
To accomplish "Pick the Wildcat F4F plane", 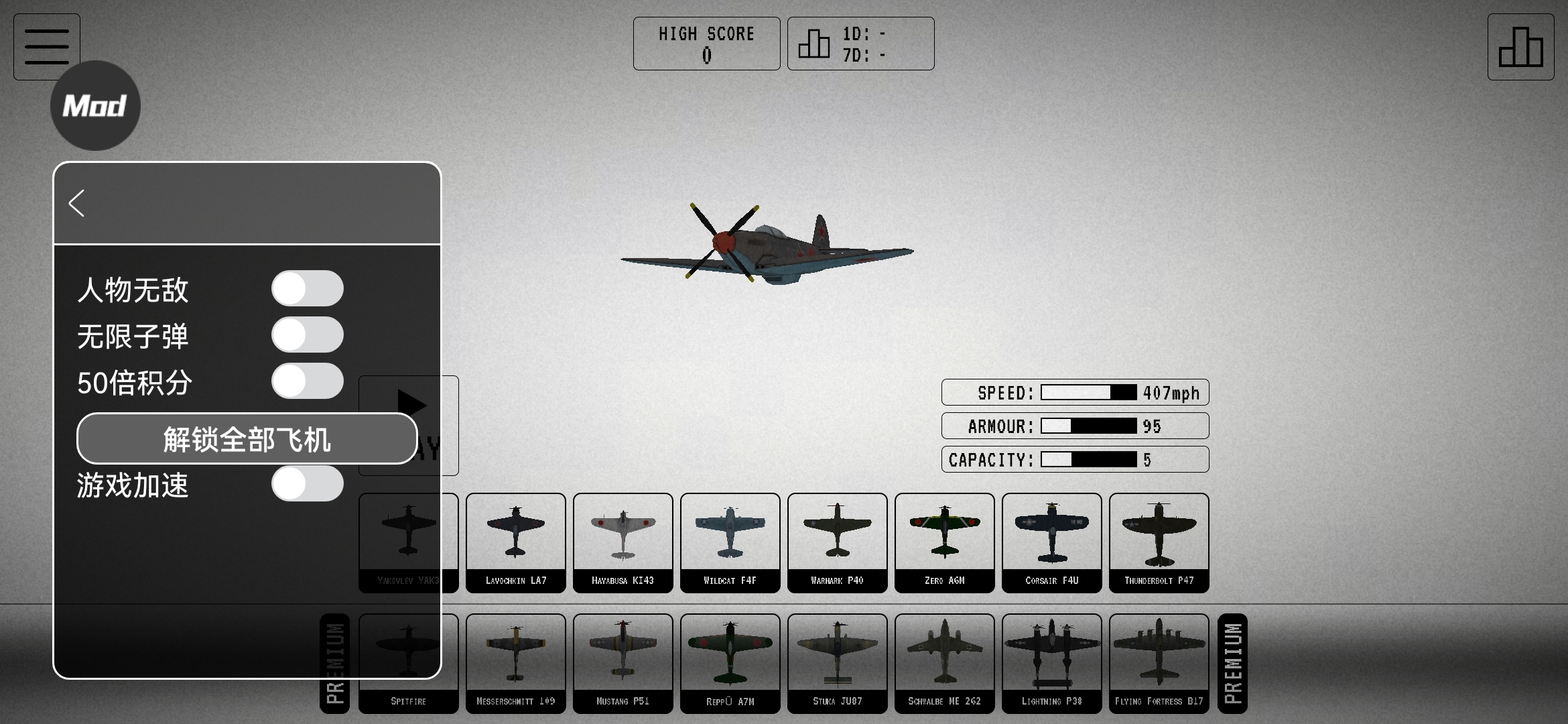I will [x=730, y=542].
